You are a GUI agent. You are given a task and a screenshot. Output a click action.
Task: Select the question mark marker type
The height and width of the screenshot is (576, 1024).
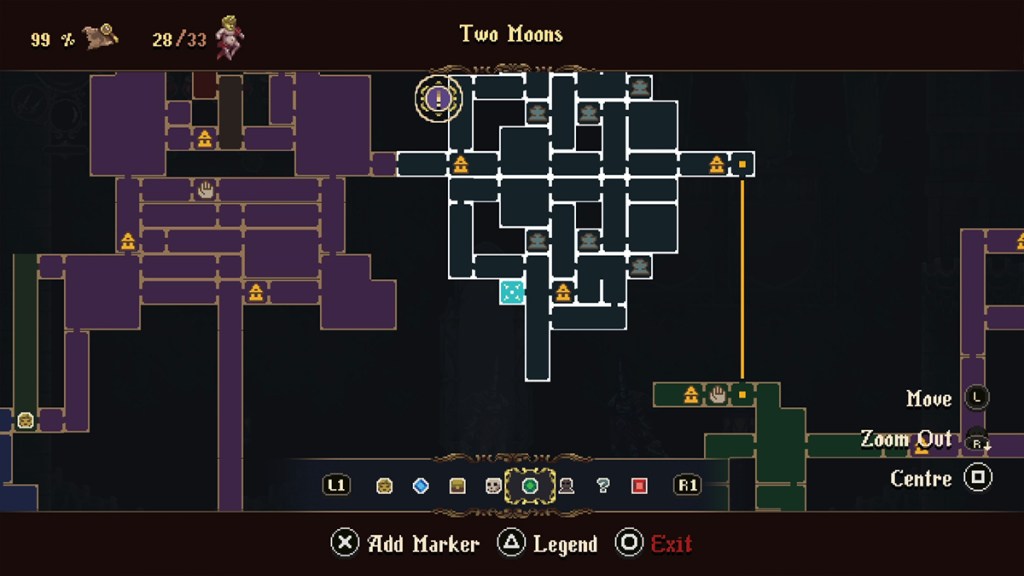tap(602, 486)
